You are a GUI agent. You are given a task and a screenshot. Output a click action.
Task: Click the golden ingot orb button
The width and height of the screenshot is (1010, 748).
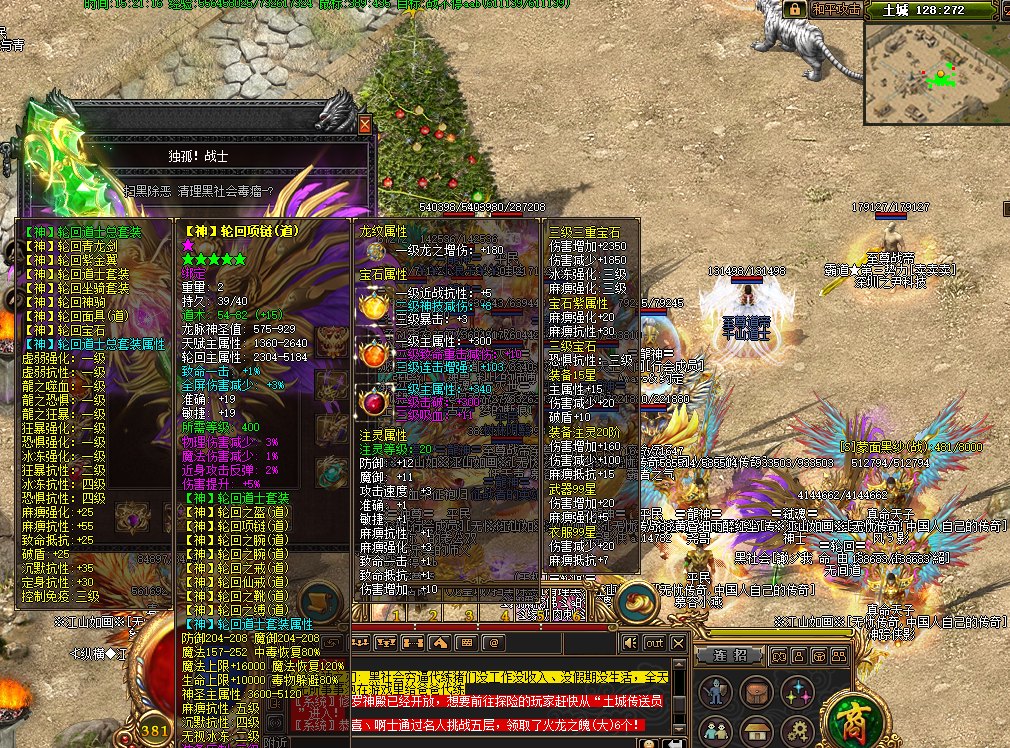636,602
